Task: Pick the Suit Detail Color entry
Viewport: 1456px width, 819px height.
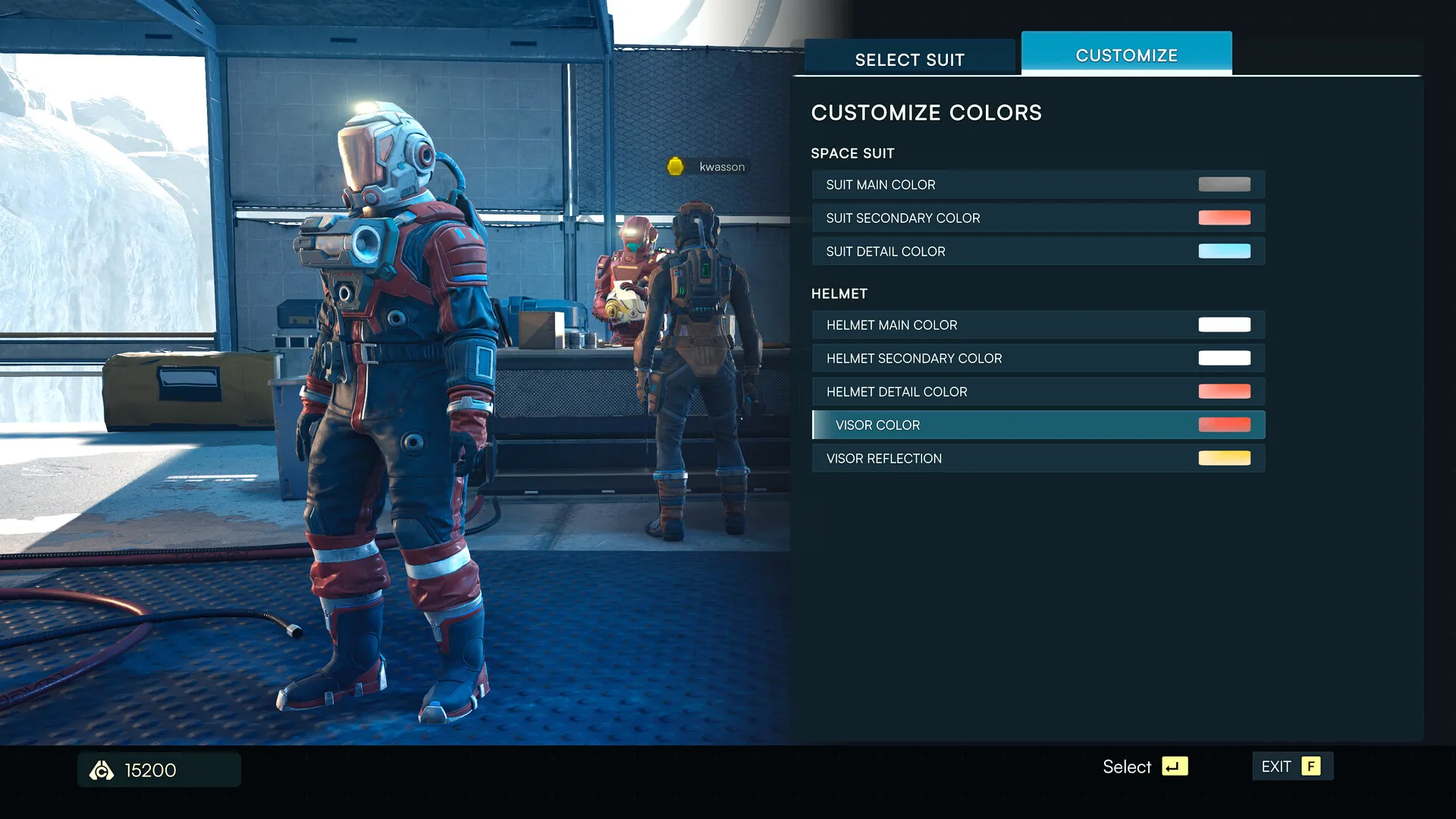Action: click(1037, 252)
